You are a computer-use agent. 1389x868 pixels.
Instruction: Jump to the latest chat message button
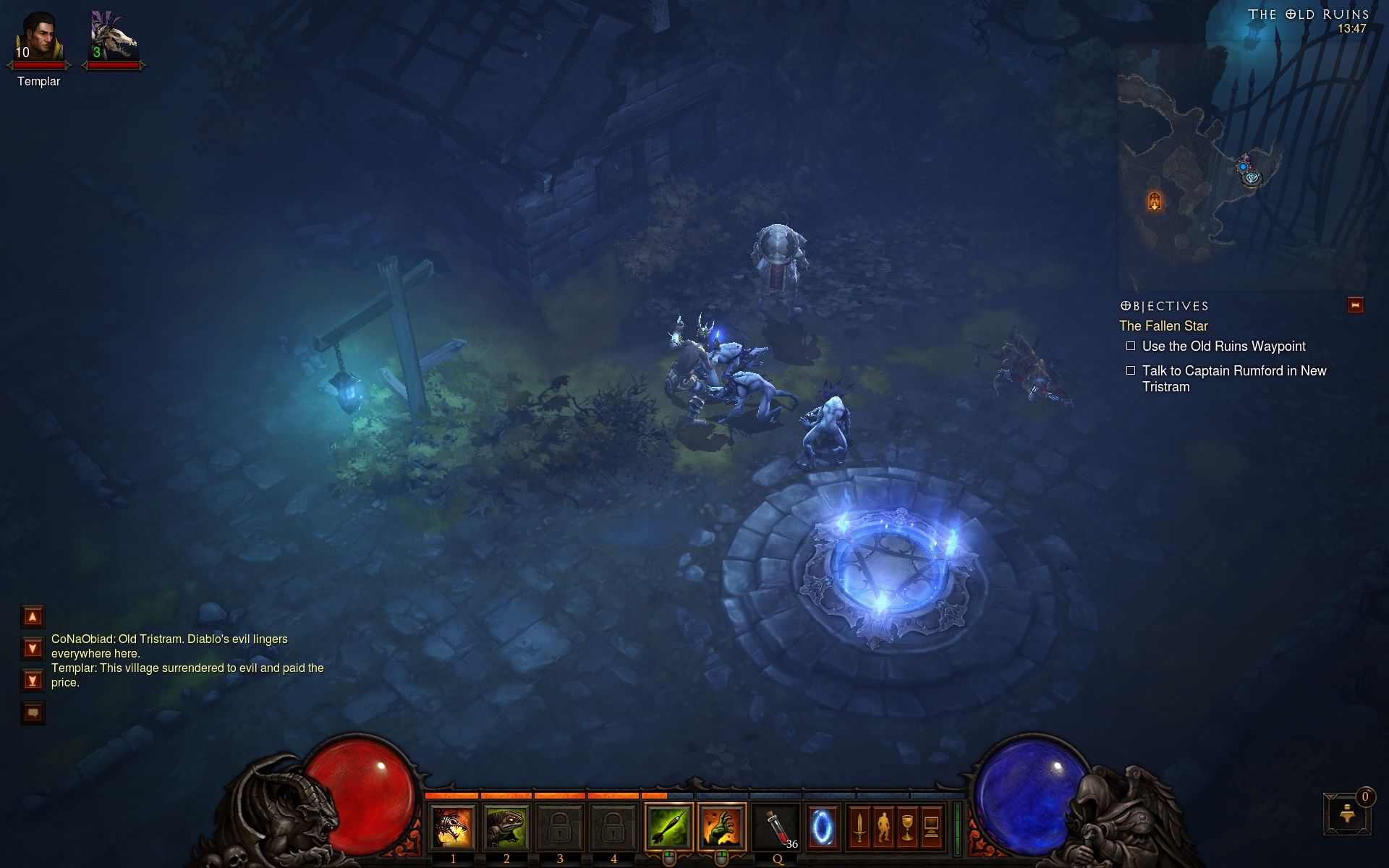[33, 681]
